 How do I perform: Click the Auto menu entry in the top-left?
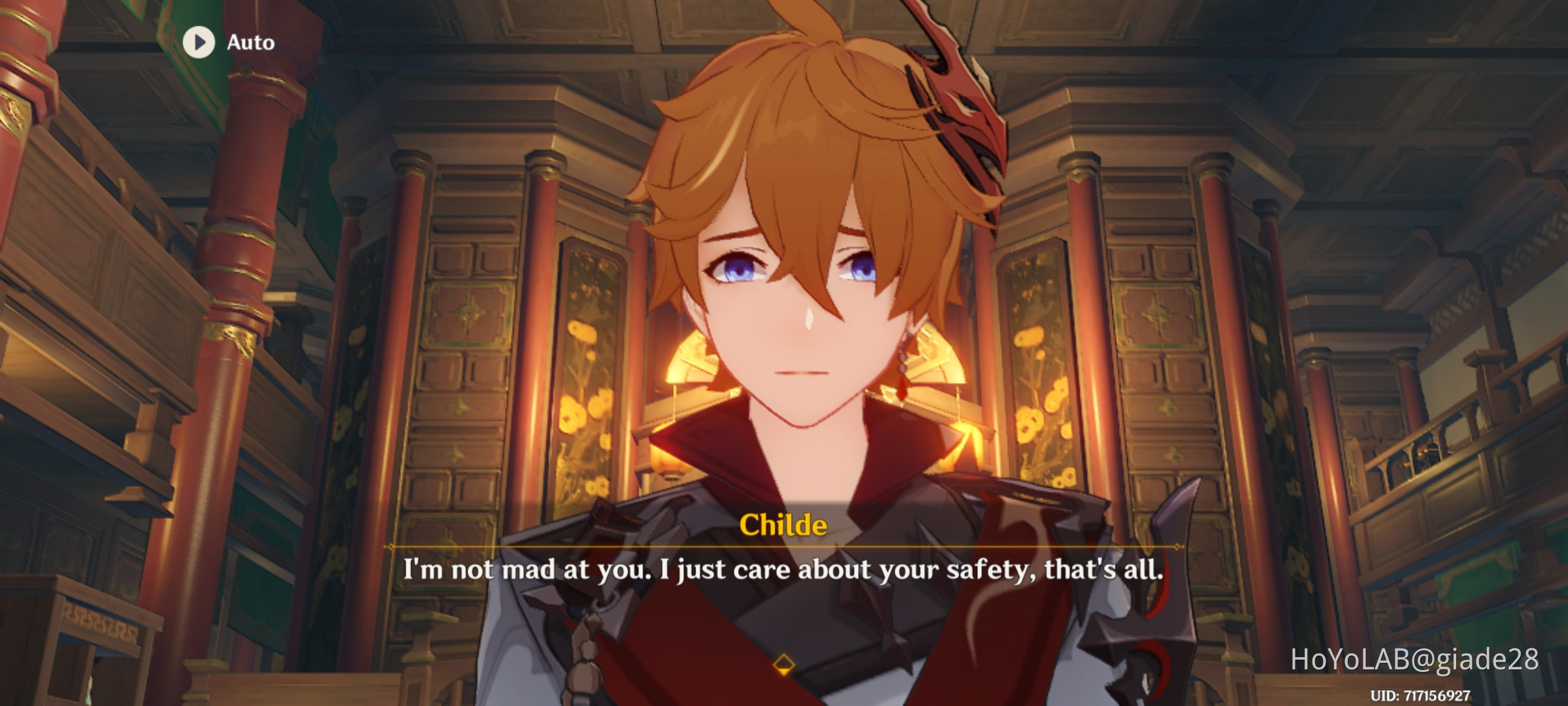(250, 43)
